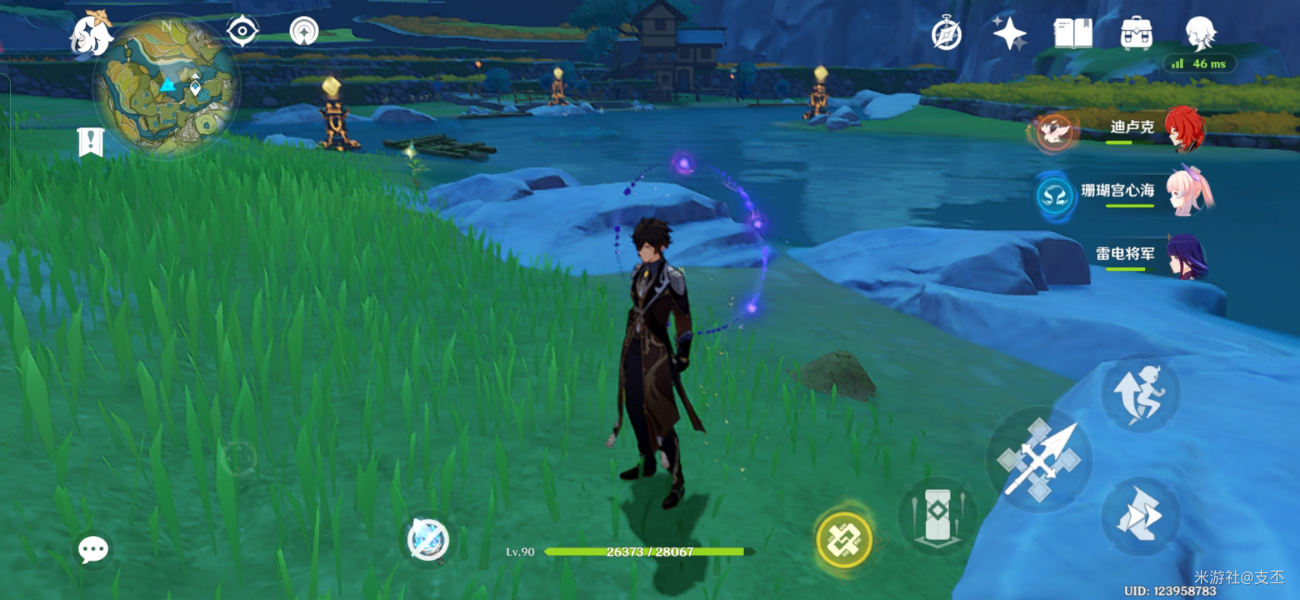Open the backpack inventory
This screenshot has width=1300, height=600.
(x=1136, y=33)
